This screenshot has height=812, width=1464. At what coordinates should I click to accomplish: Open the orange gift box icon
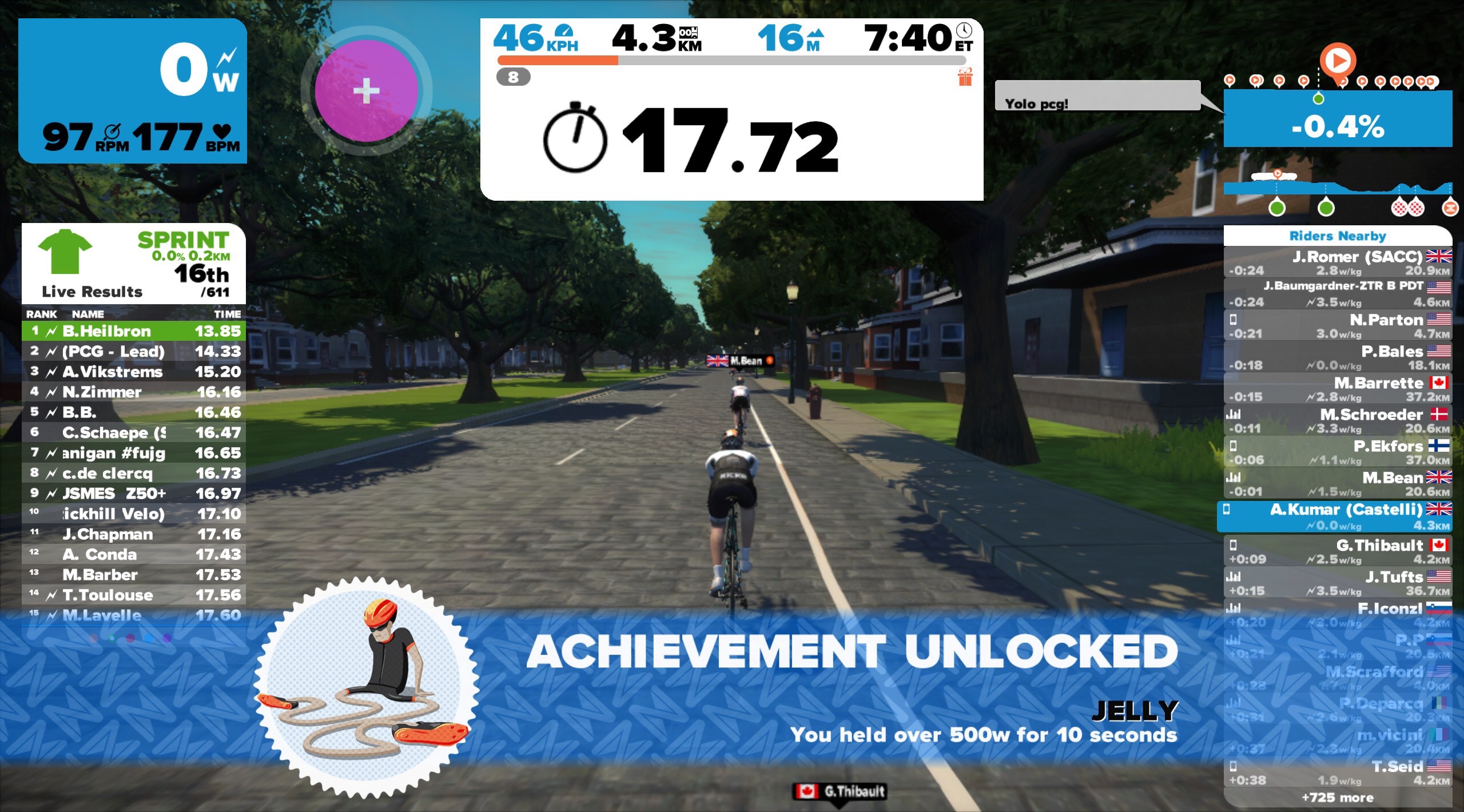[x=965, y=77]
